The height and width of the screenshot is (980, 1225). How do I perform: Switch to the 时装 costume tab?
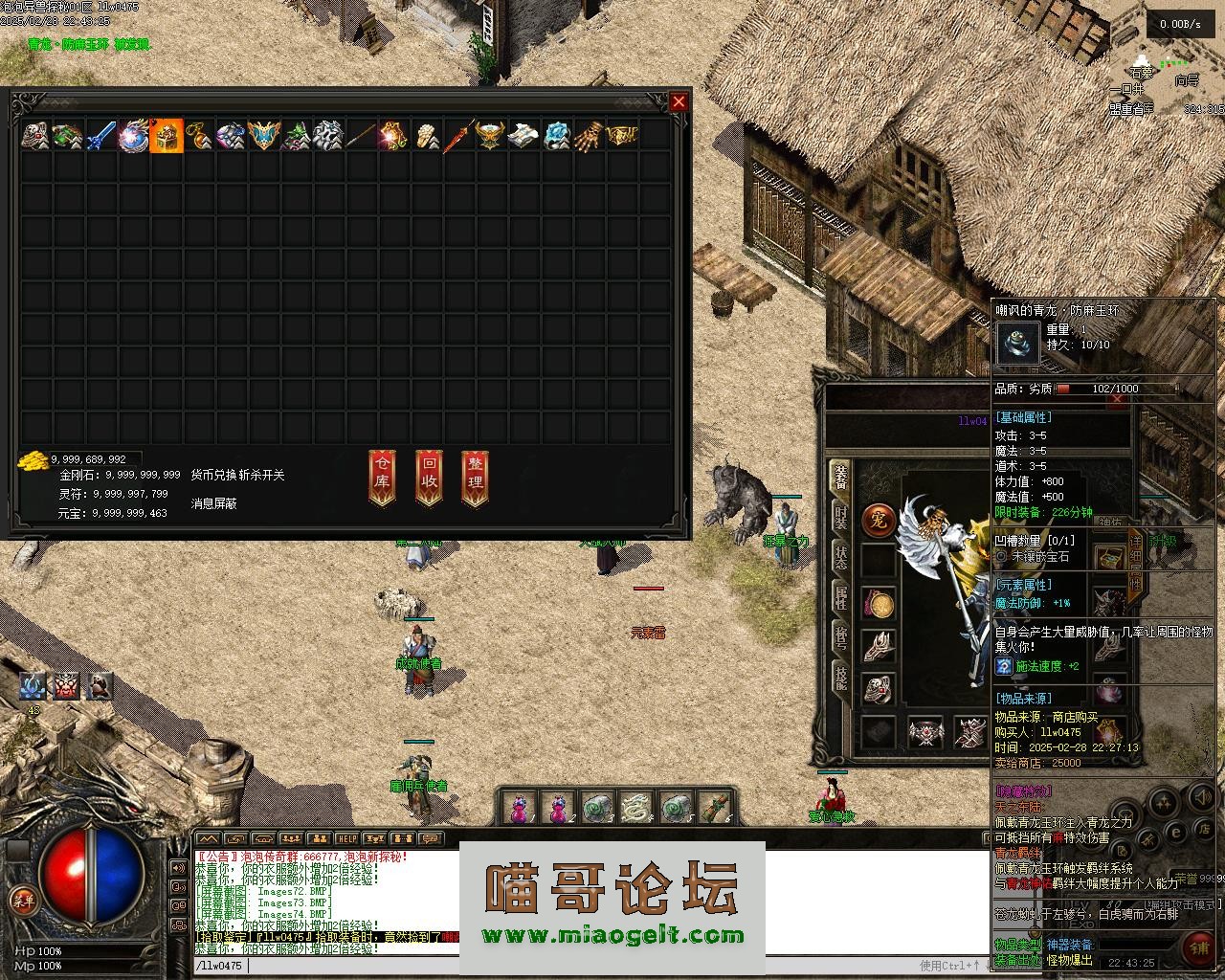839,518
